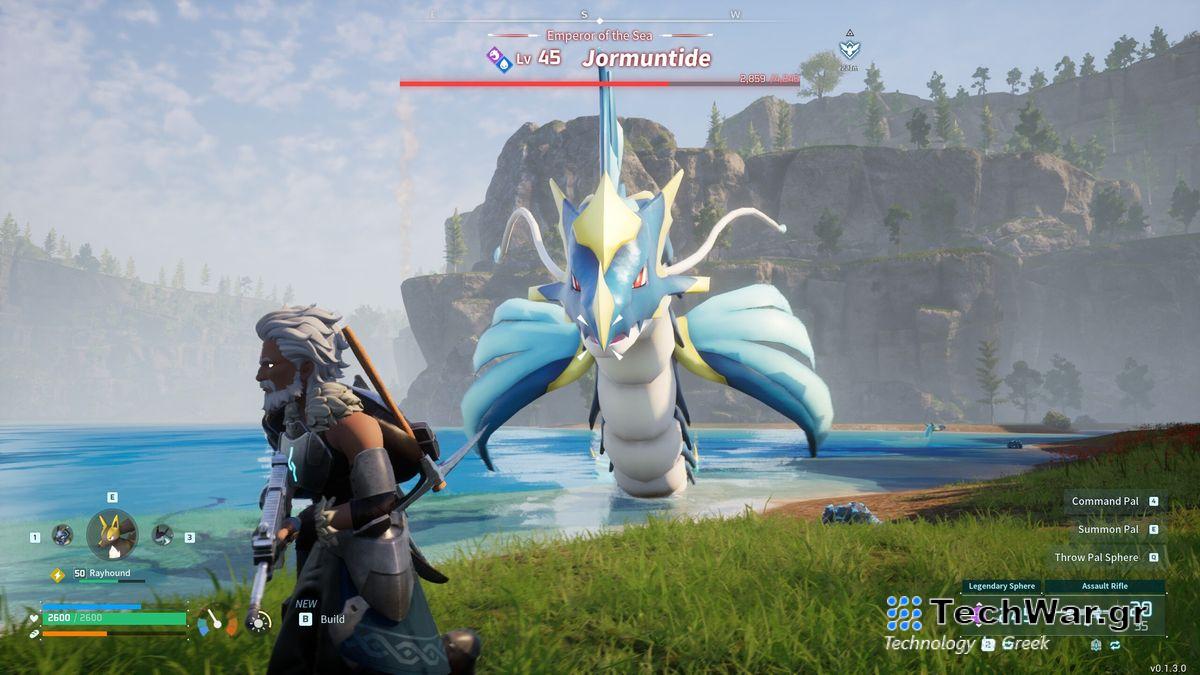Click the day-night time dial
The width and height of the screenshot is (1200, 675).
[259, 622]
